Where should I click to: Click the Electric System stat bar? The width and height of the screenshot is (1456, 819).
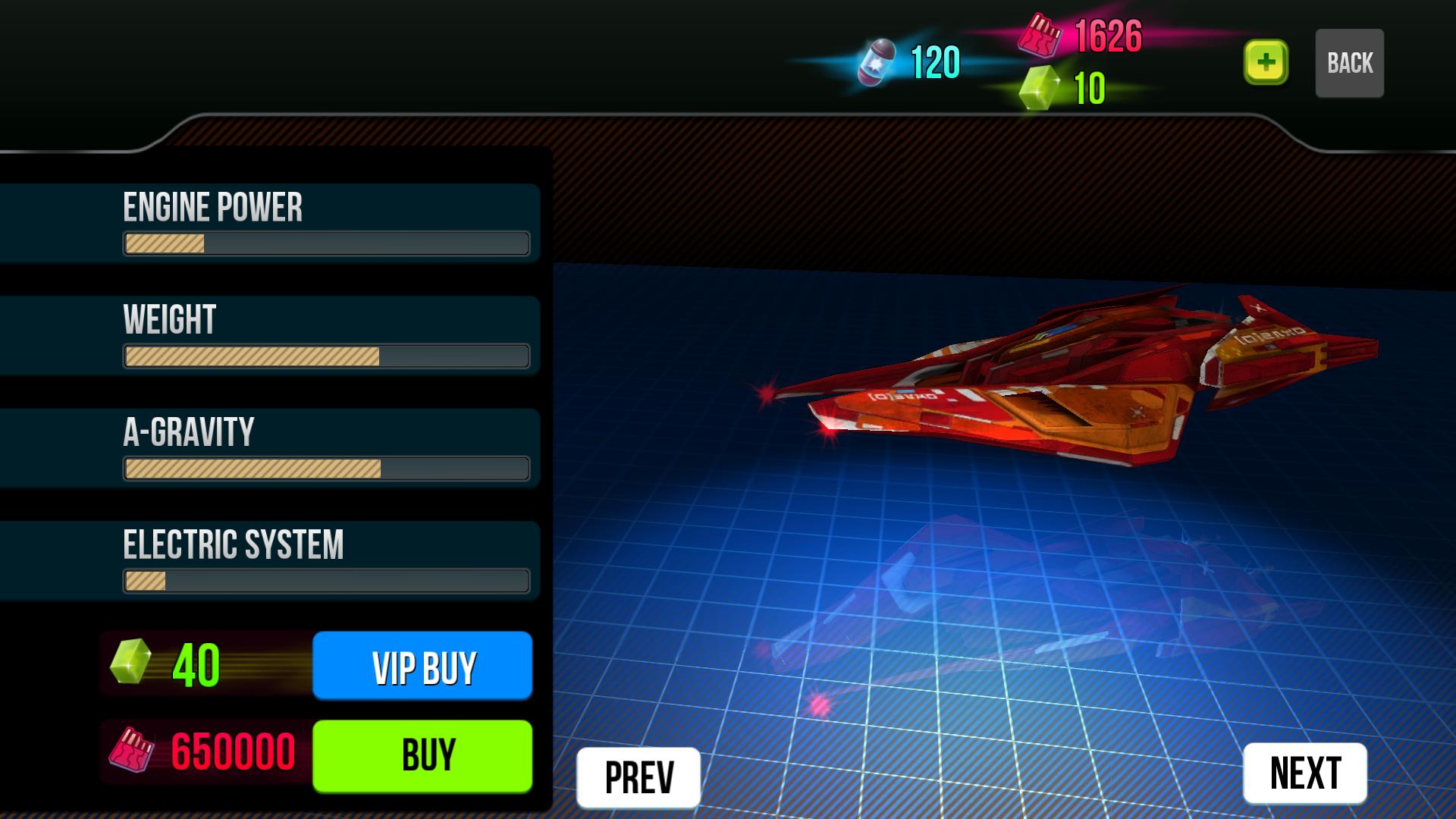pyautogui.click(x=326, y=581)
